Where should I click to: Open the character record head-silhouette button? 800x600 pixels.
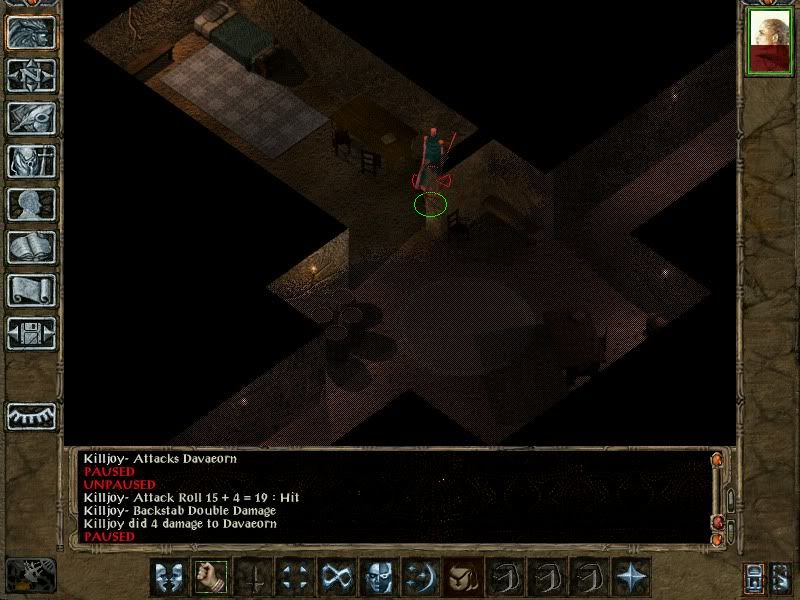coord(31,204)
